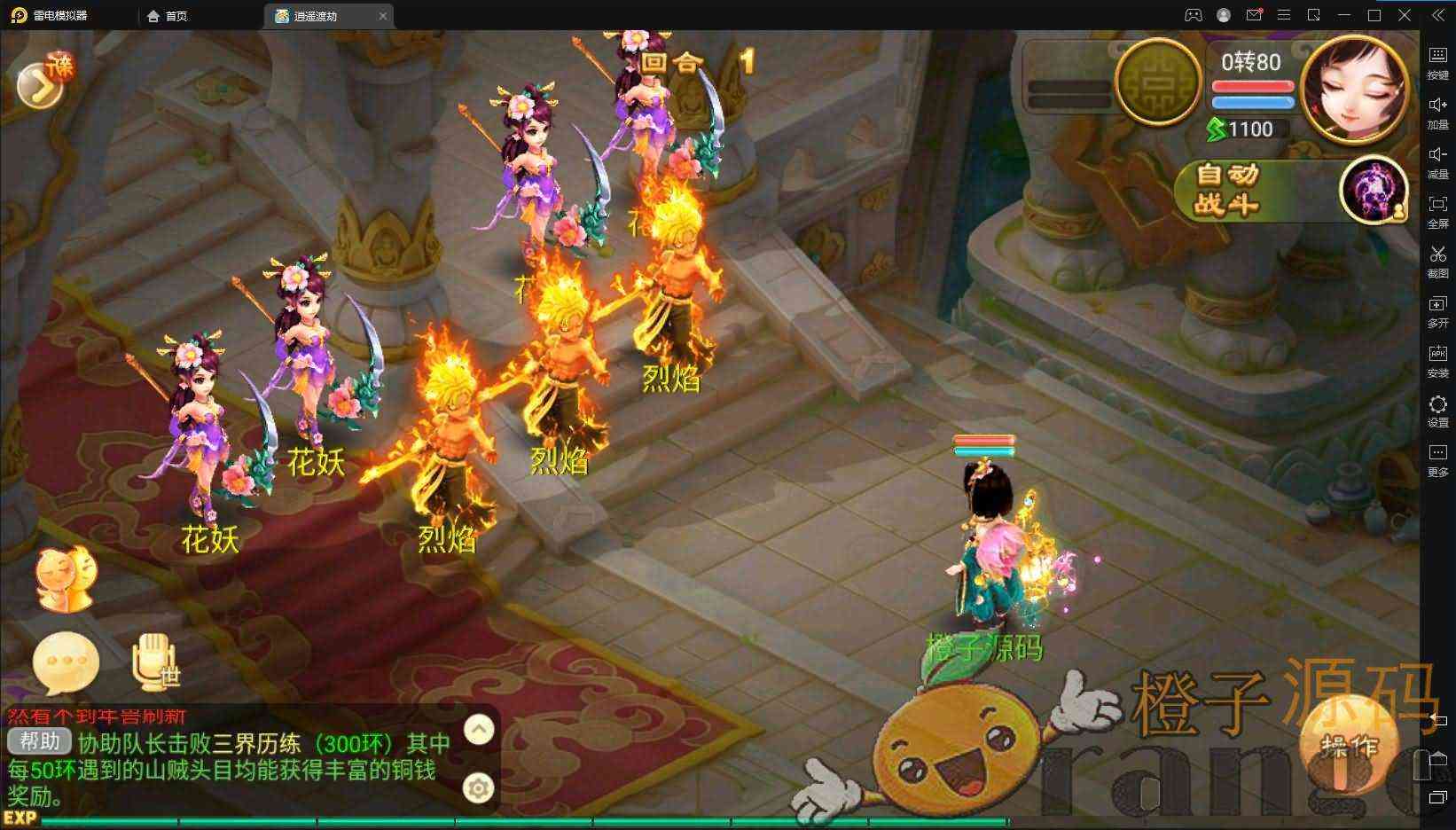Open the yellow friends icon

pyautogui.click(x=65, y=579)
